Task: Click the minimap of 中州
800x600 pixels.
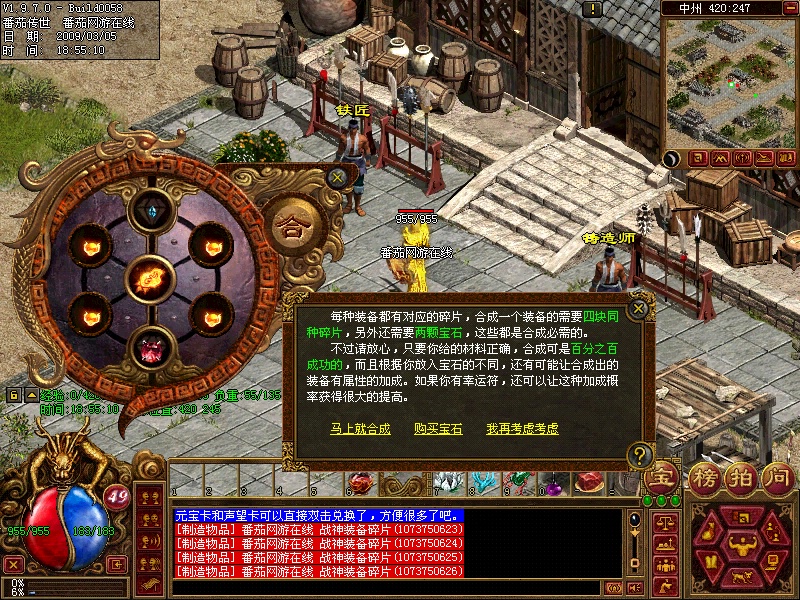Action: click(x=728, y=82)
